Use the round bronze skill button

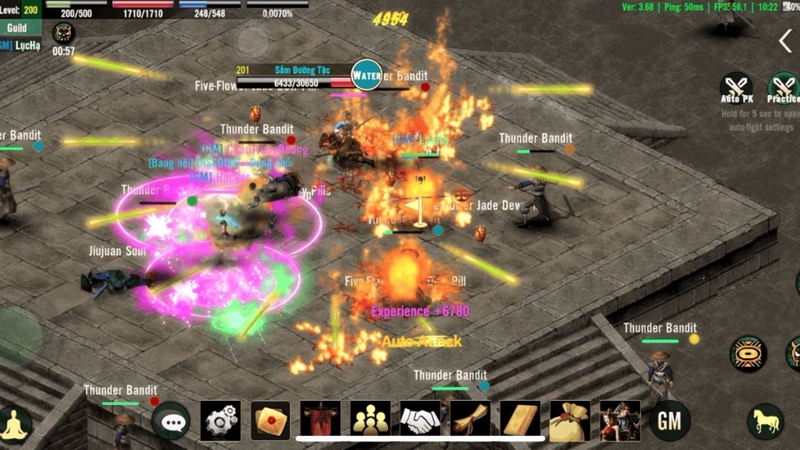(x=748, y=353)
